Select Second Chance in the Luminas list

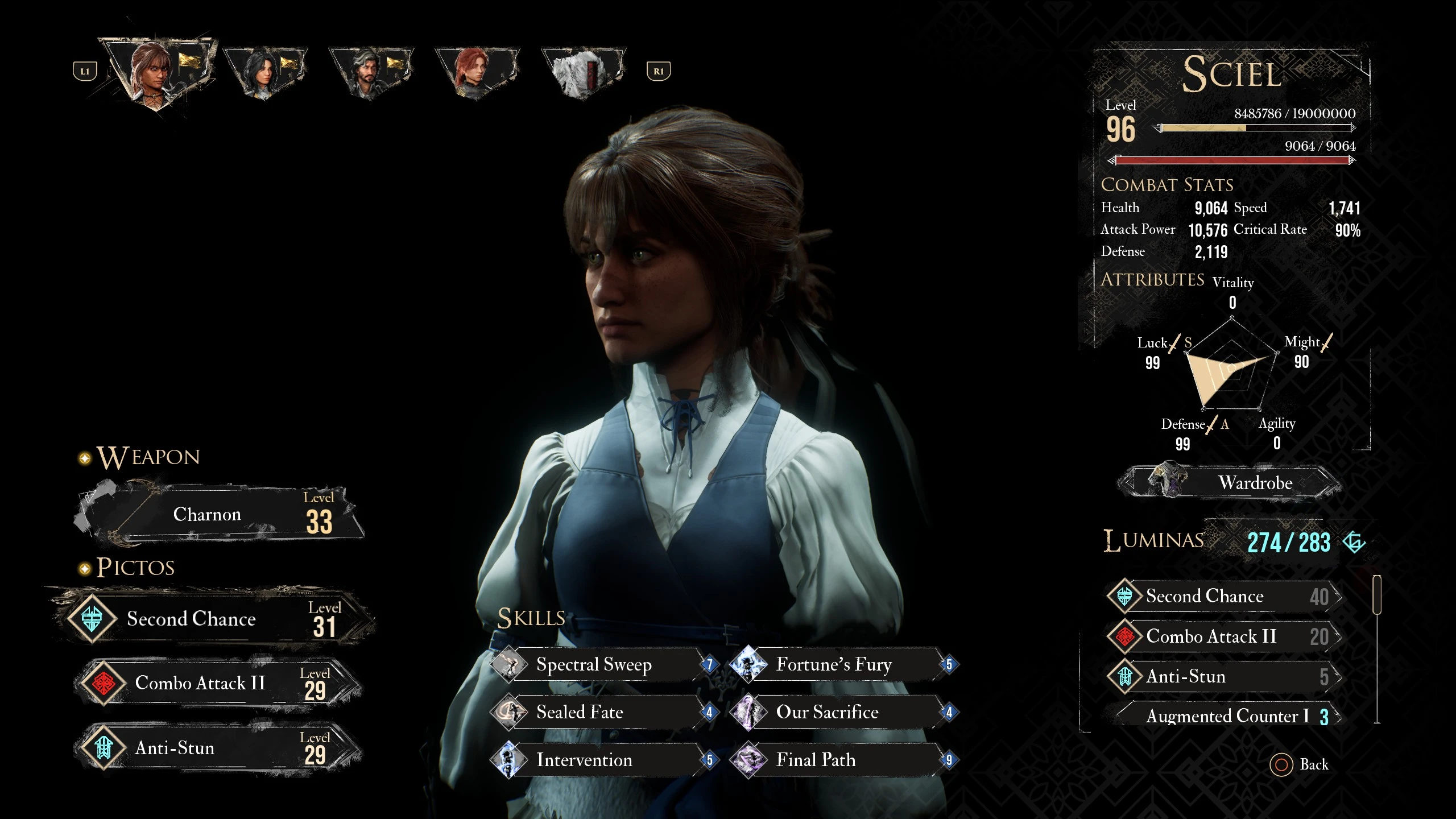pyautogui.click(x=1223, y=596)
